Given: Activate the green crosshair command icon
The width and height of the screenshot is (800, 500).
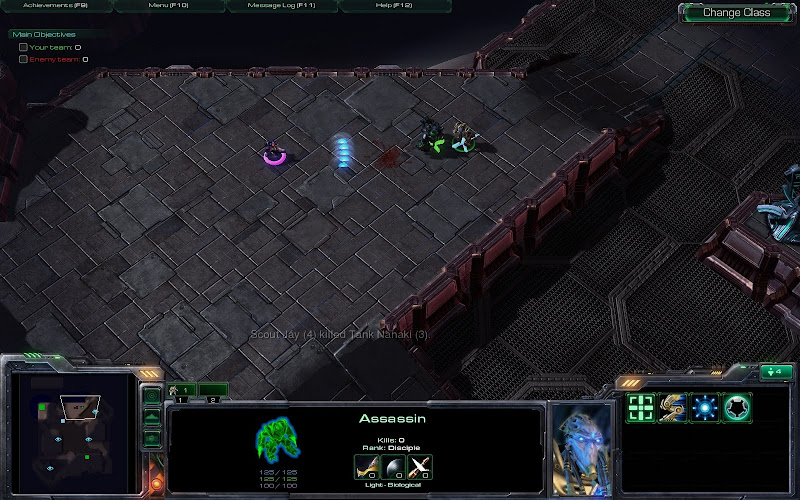Looking at the screenshot, I should pyautogui.click(x=640, y=407).
